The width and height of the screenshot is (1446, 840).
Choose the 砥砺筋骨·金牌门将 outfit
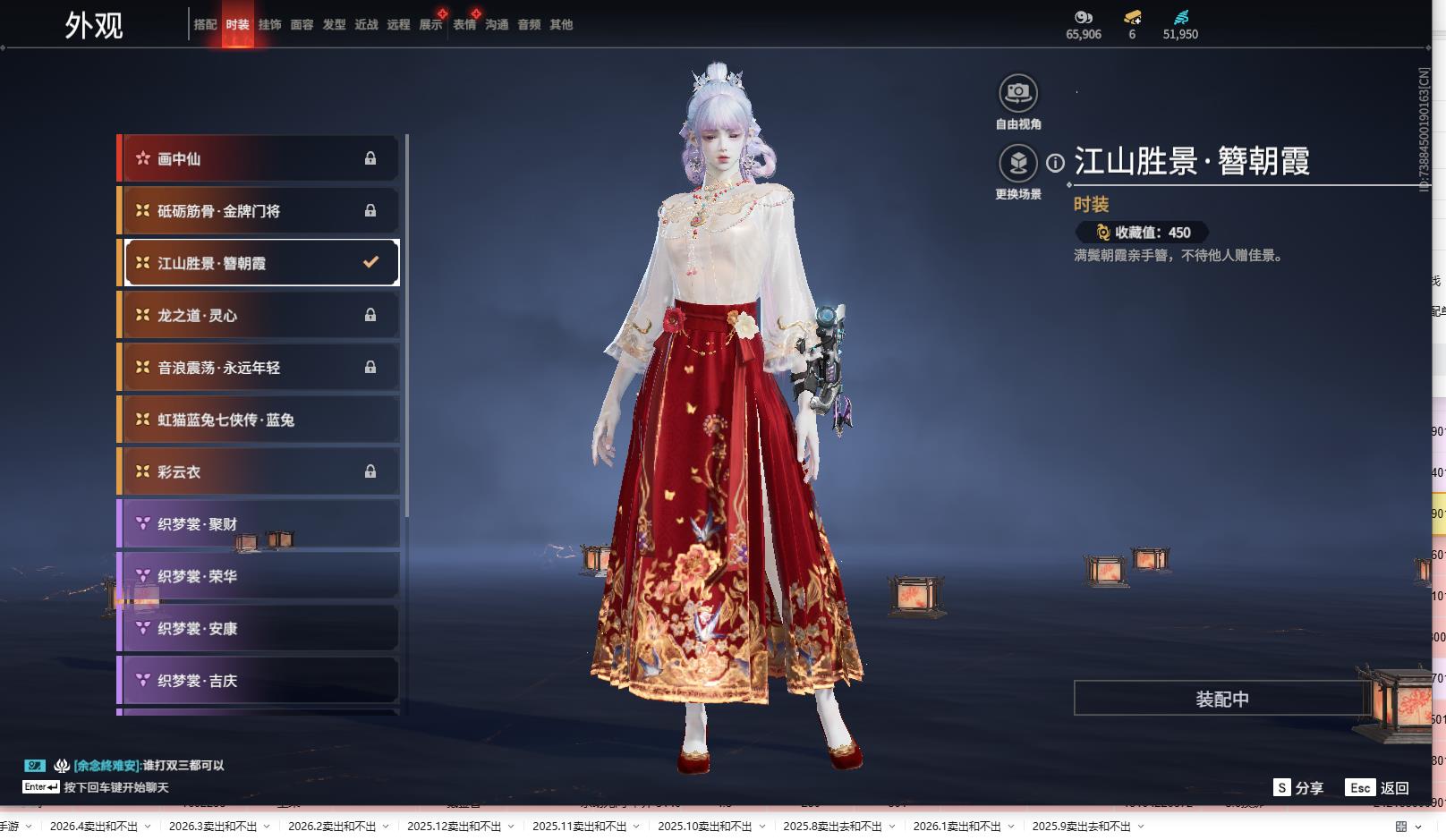pyautogui.click(x=259, y=211)
